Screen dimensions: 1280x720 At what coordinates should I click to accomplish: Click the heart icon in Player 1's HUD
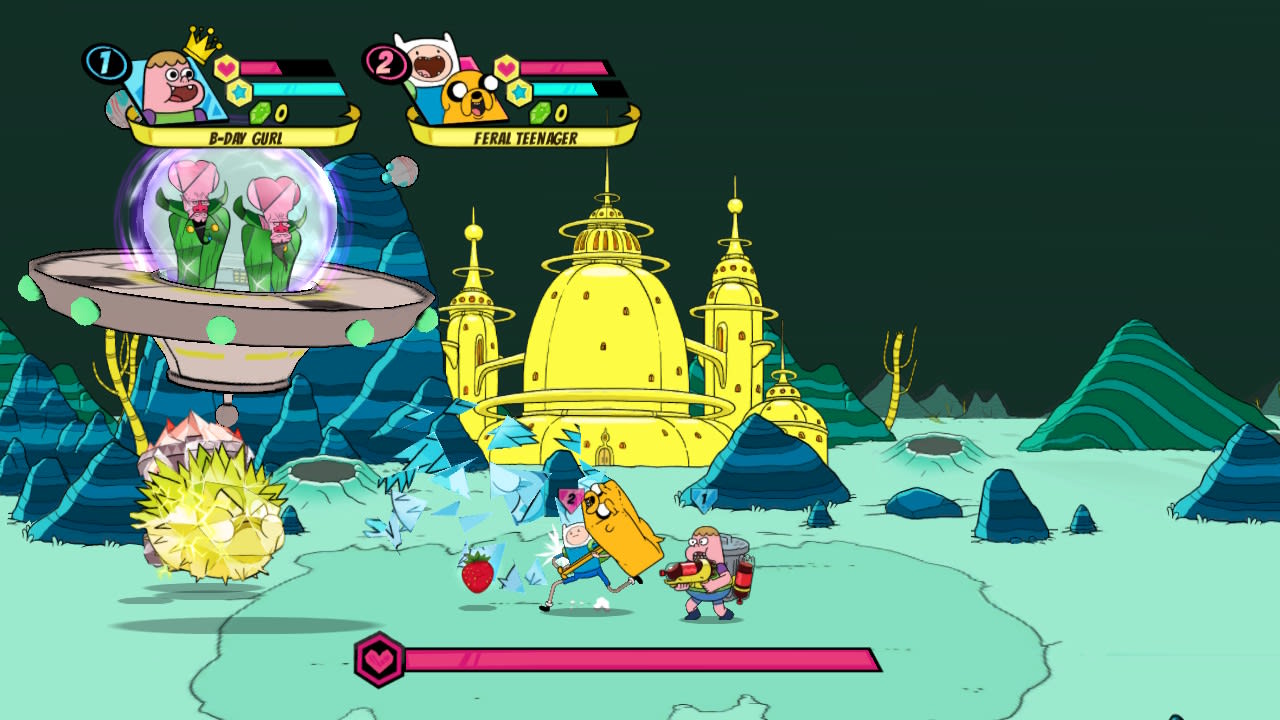(x=226, y=67)
